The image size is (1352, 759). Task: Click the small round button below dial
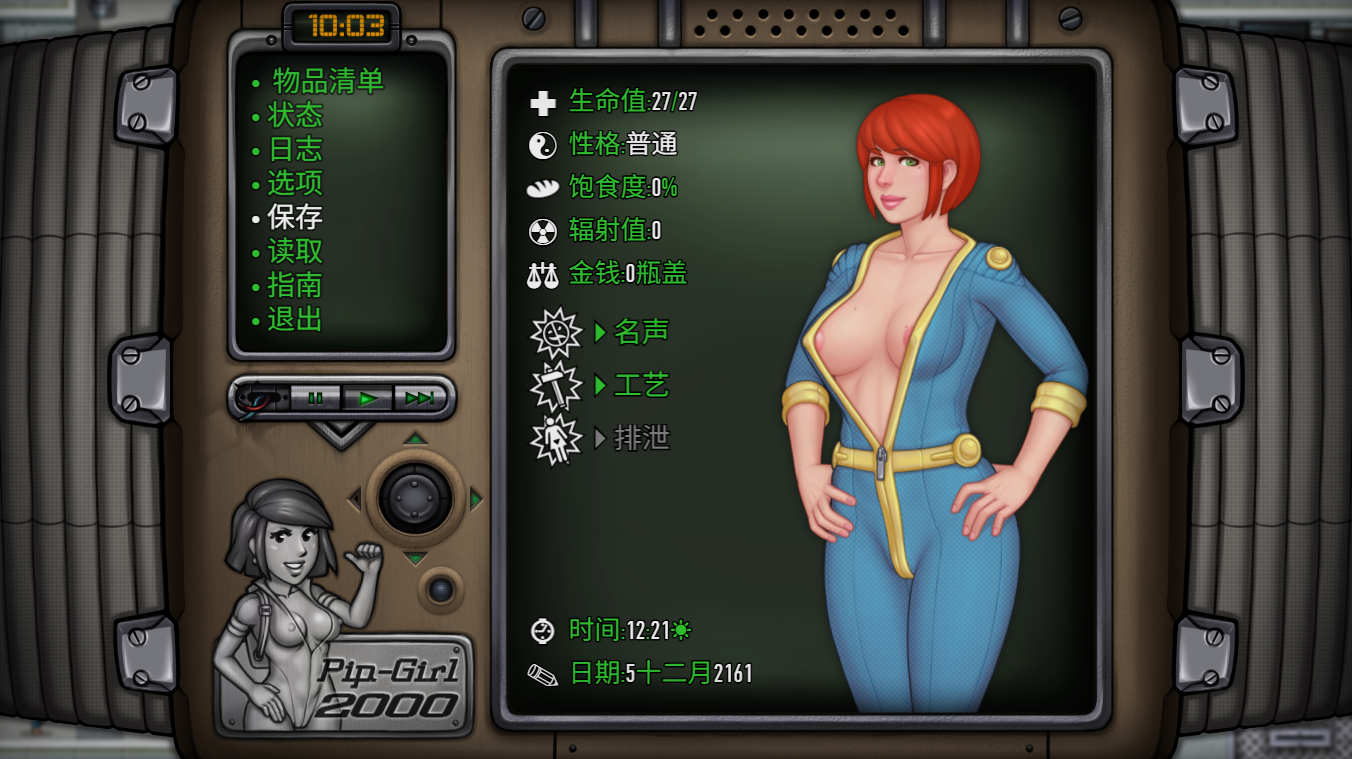point(441,589)
